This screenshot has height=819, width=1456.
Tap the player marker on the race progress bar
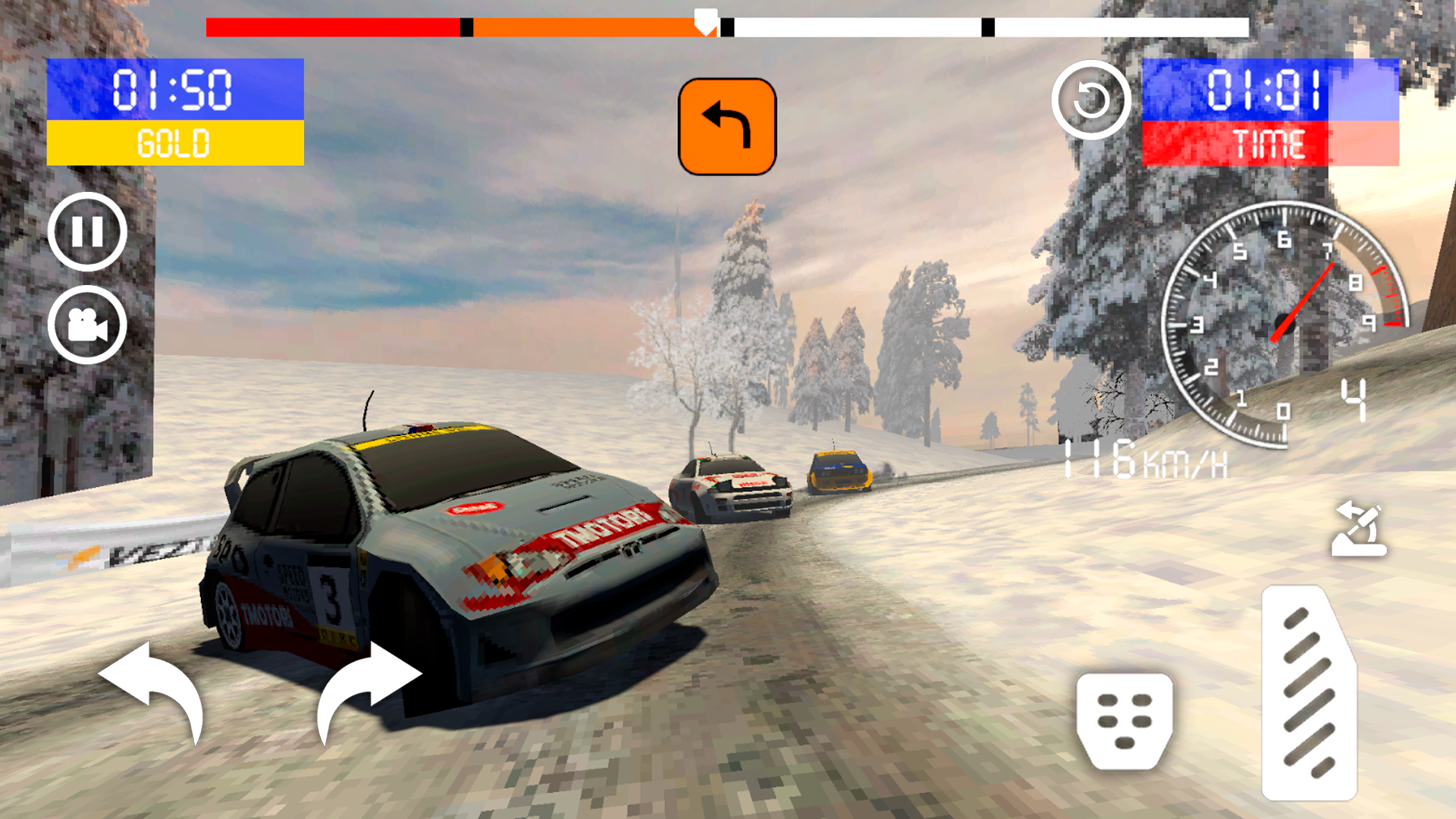click(705, 20)
